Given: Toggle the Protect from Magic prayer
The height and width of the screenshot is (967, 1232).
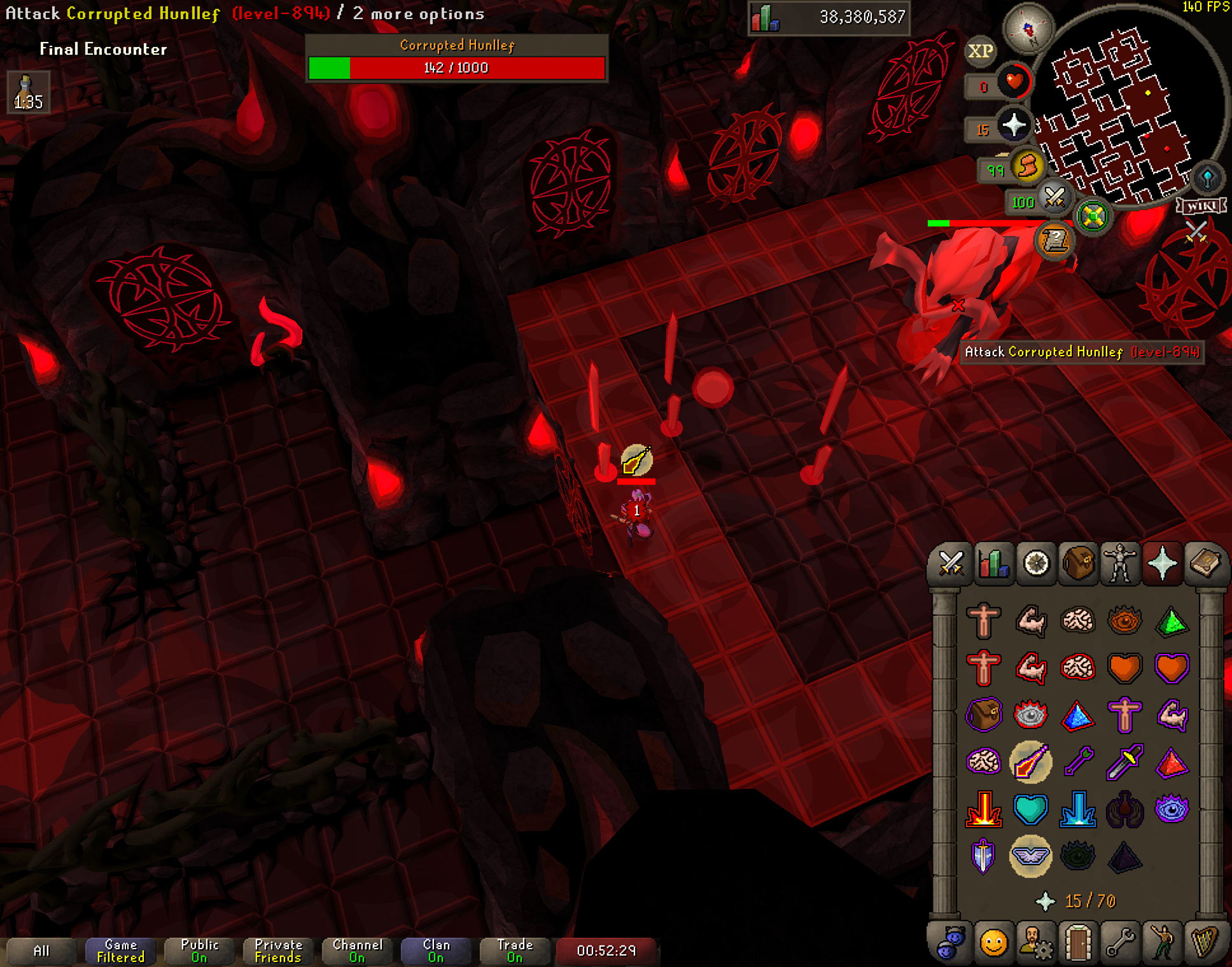Looking at the screenshot, I should (1030, 762).
